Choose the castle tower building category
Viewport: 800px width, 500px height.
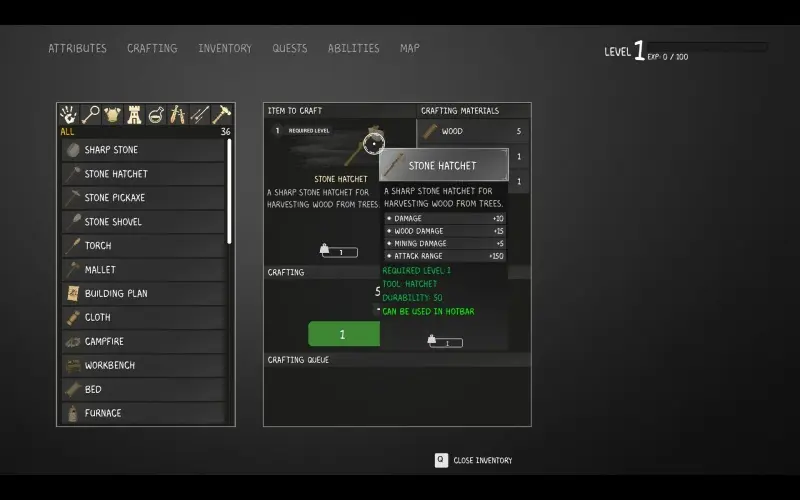134,114
